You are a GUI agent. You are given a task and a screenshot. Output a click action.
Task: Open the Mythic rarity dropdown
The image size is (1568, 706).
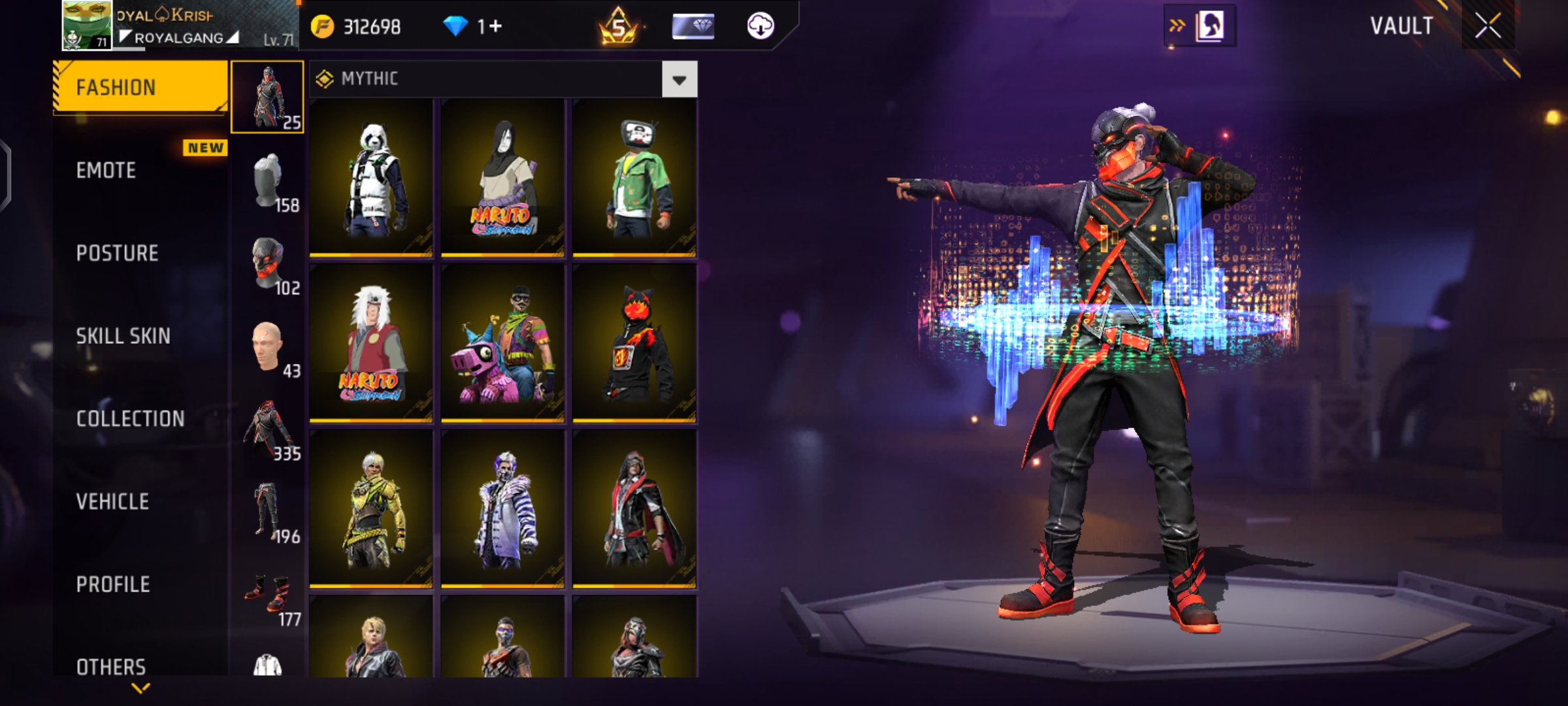pyautogui.click(x=679, y=80)
